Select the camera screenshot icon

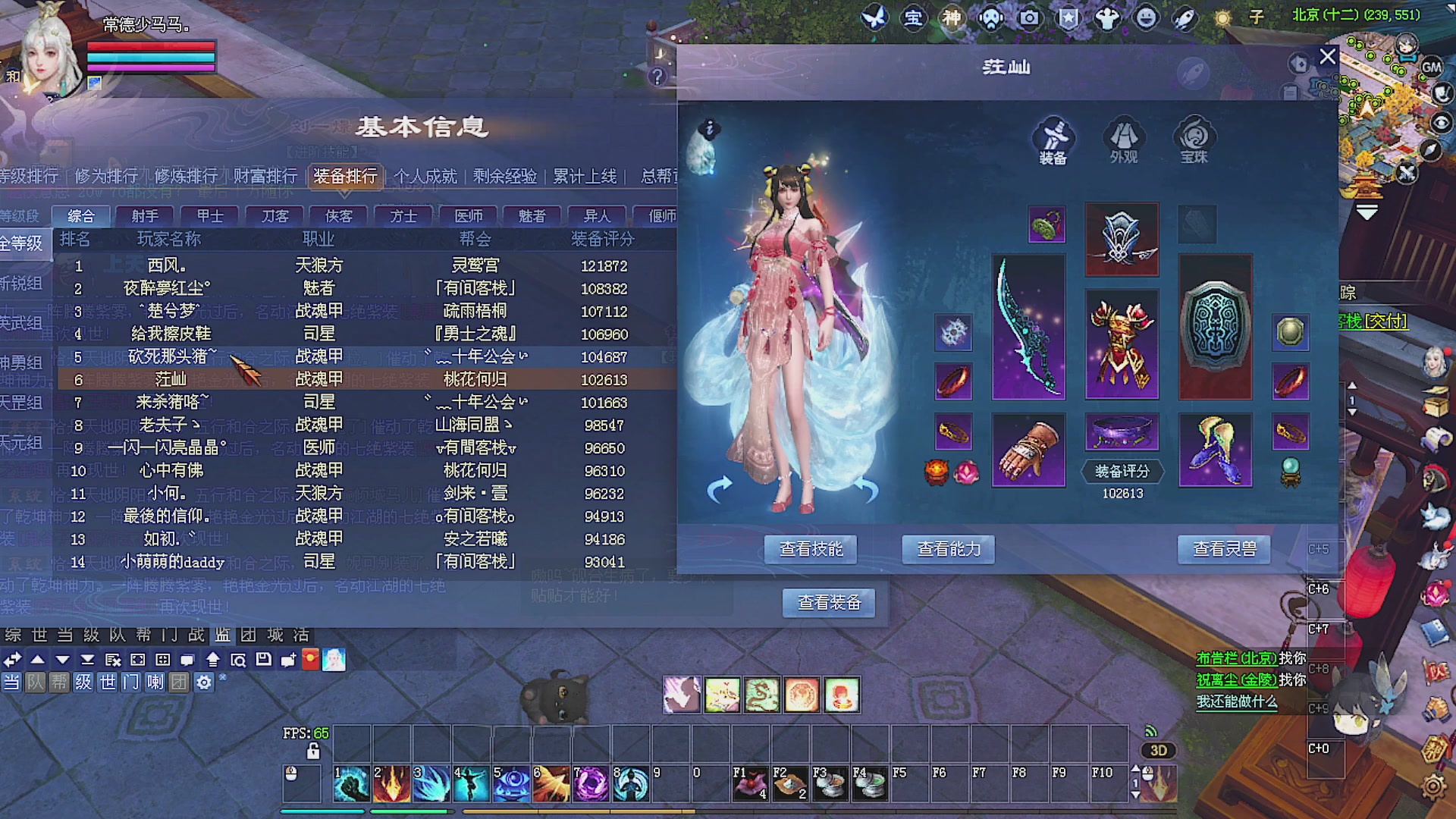(1030, 19)
